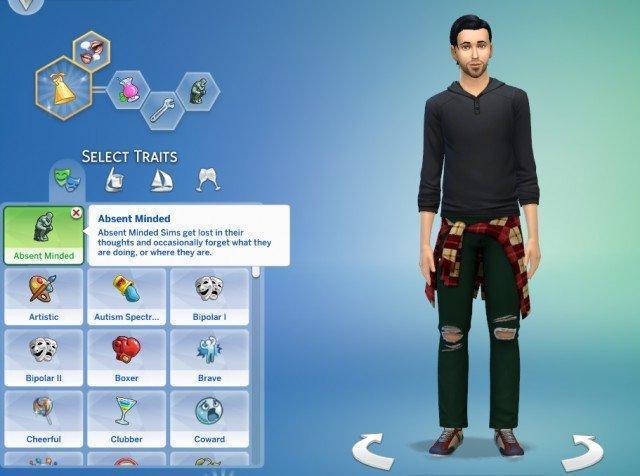Open the second trait category tab
Screen dimensions: 640x476
click(113, 180)
